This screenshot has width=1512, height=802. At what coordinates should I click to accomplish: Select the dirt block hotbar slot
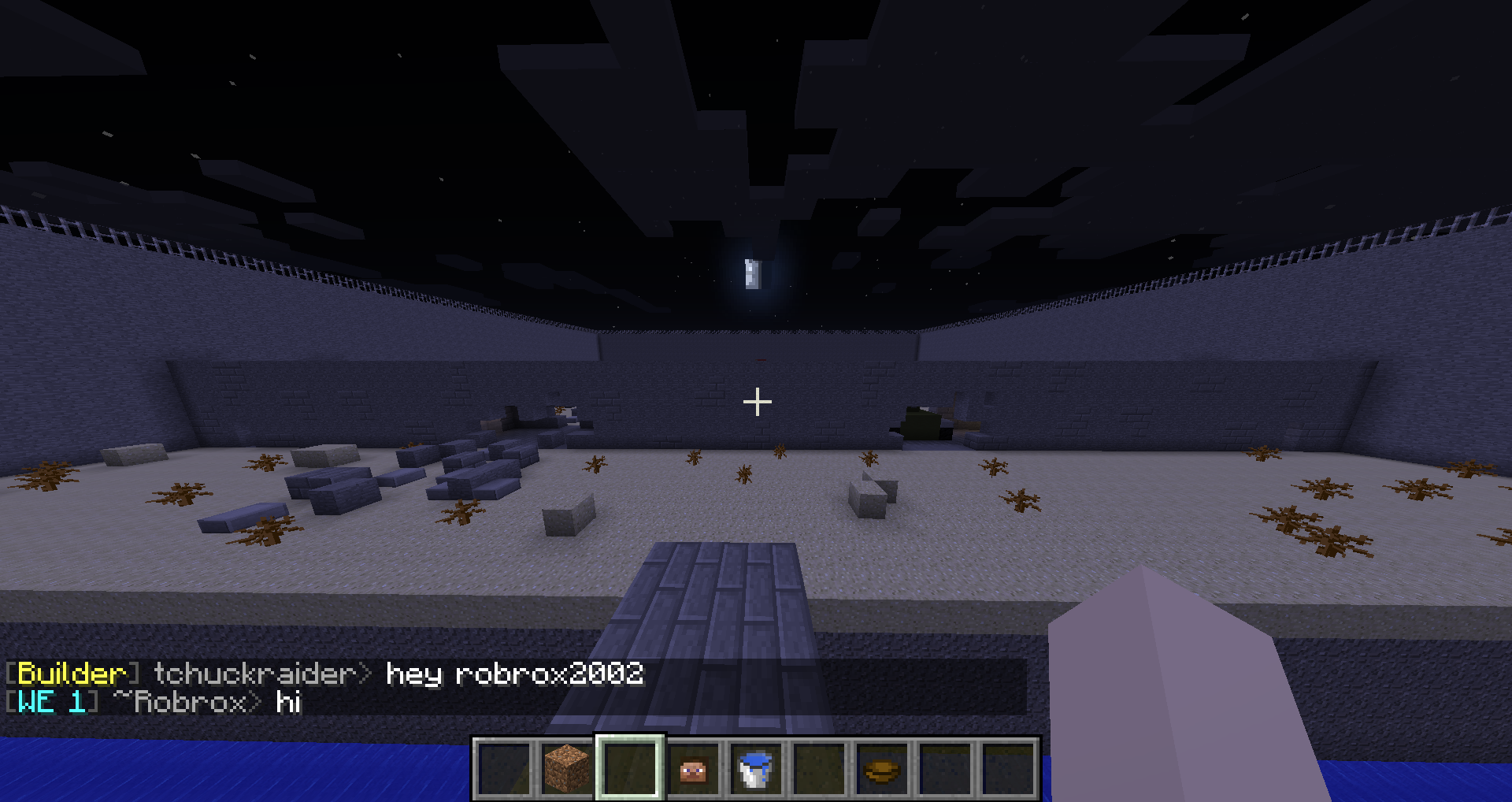[x=567, y=768]
